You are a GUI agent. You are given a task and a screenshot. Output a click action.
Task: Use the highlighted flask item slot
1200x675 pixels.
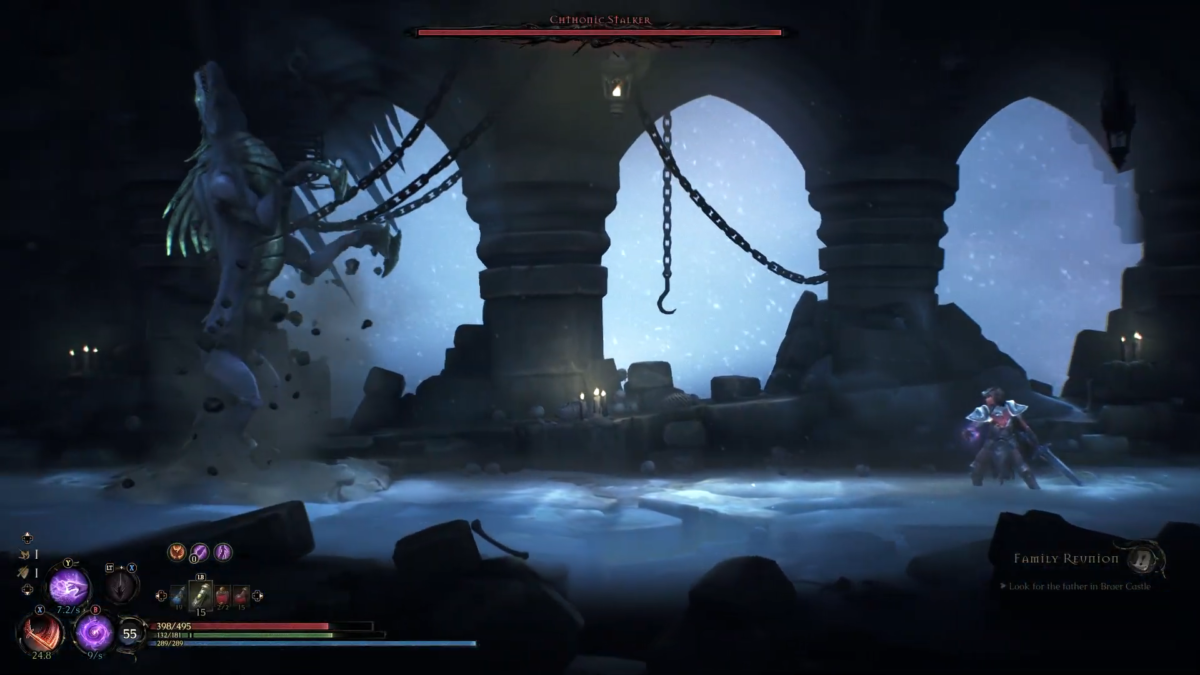200,594
